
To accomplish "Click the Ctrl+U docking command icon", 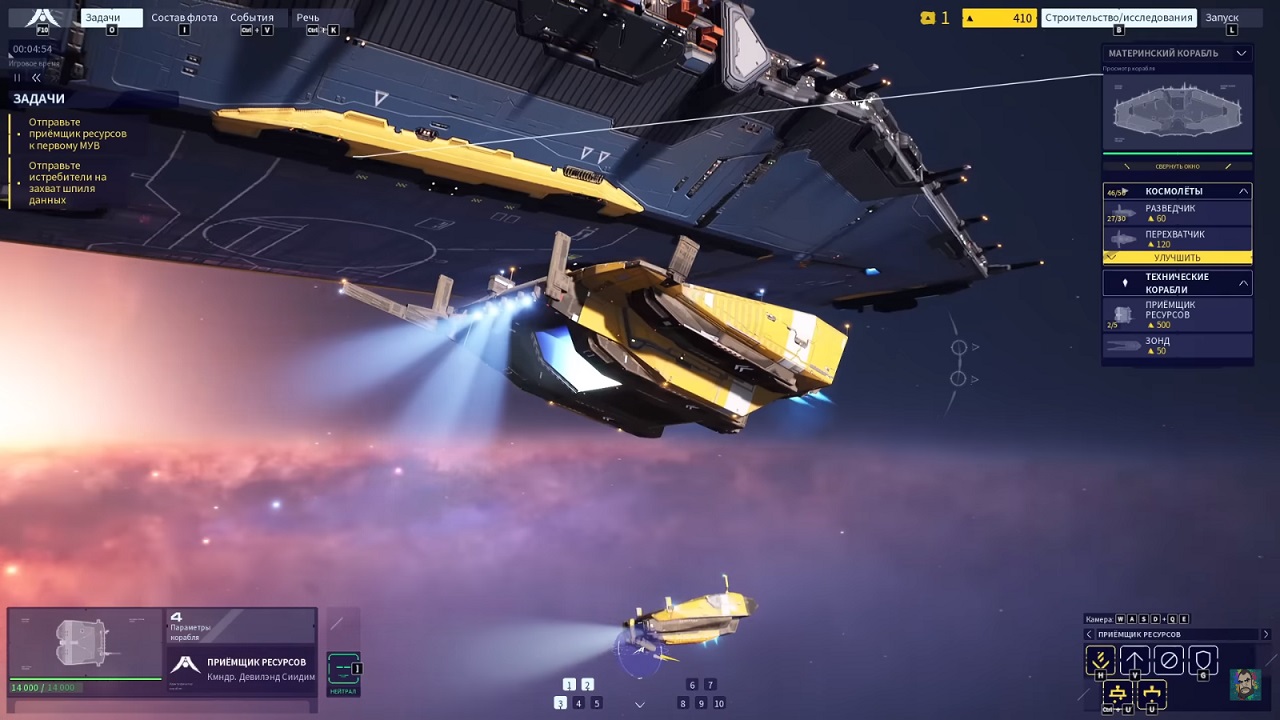I will (1118, 693).
